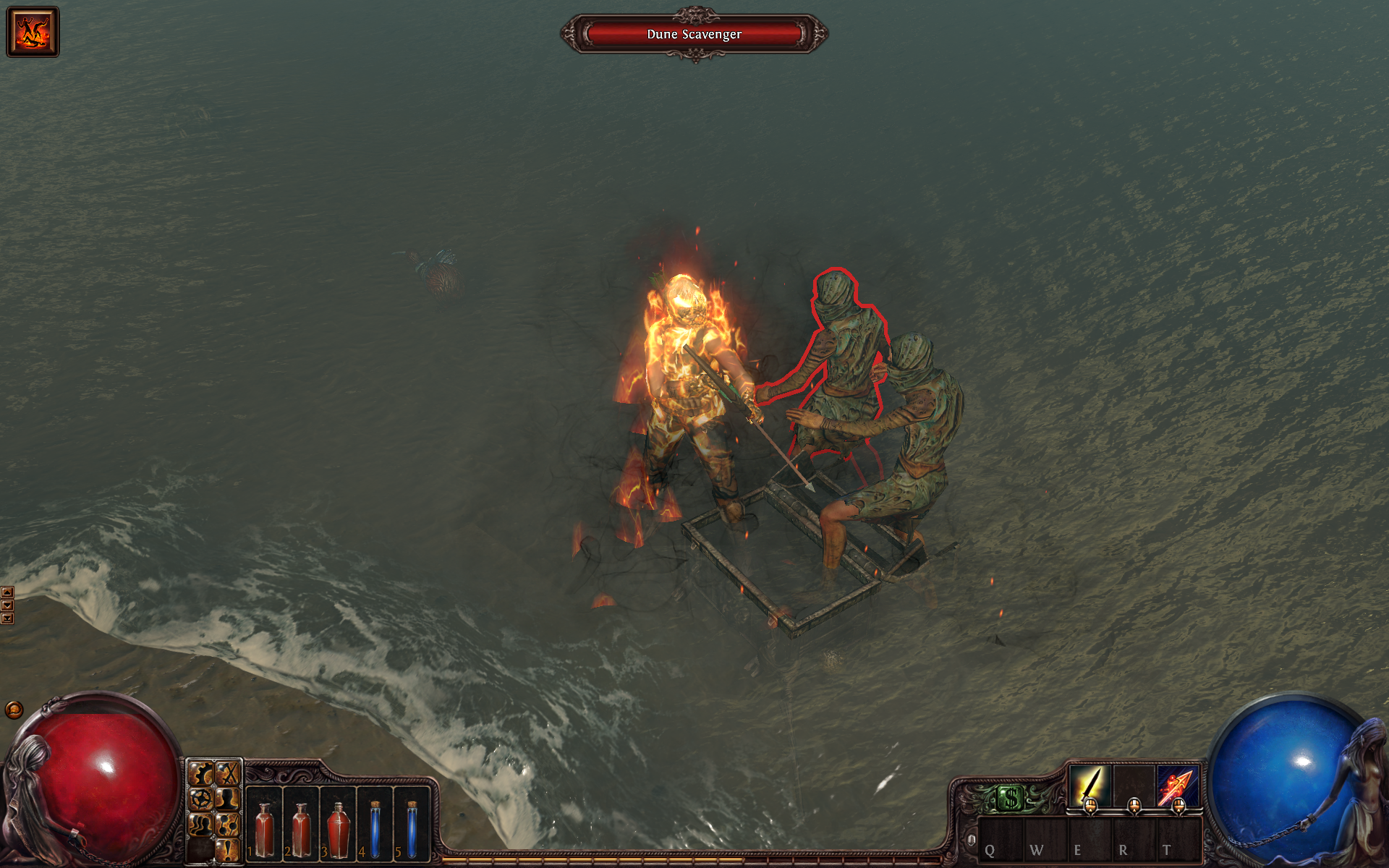The image size is (1389, 868).
Task: Open the two-silhouettes social button
Action: (x=201, y=825)
